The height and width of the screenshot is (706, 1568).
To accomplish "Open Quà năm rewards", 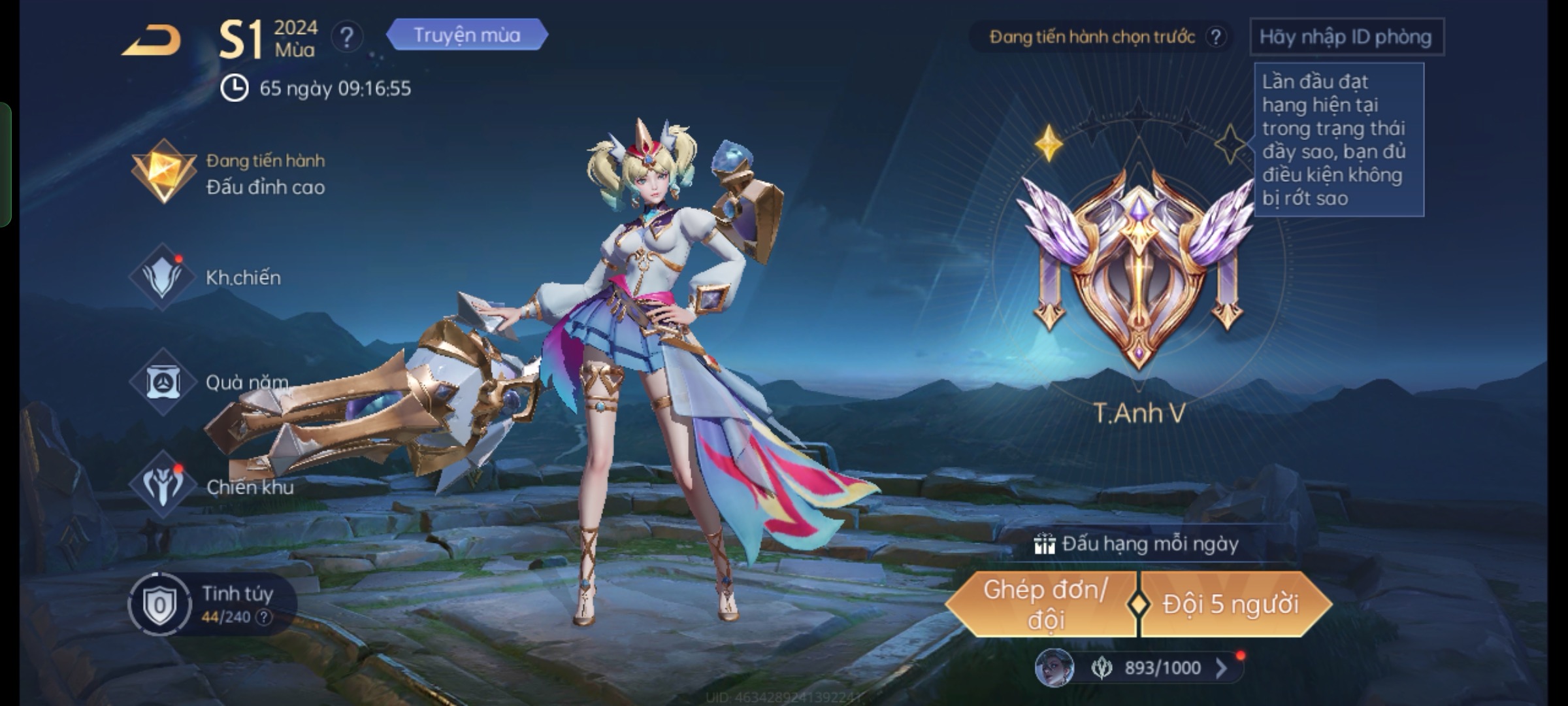I will tap(209, 382).
